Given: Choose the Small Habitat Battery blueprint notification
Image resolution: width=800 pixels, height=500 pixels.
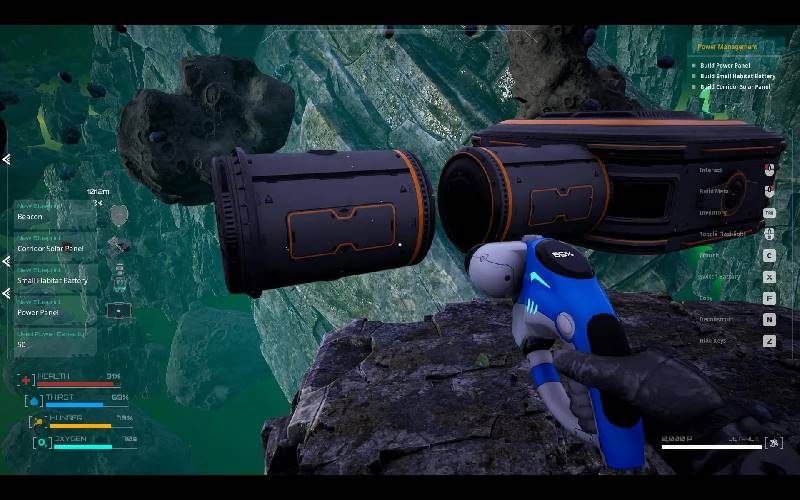Looking at the screenshot, I should (x=56, y=280).
